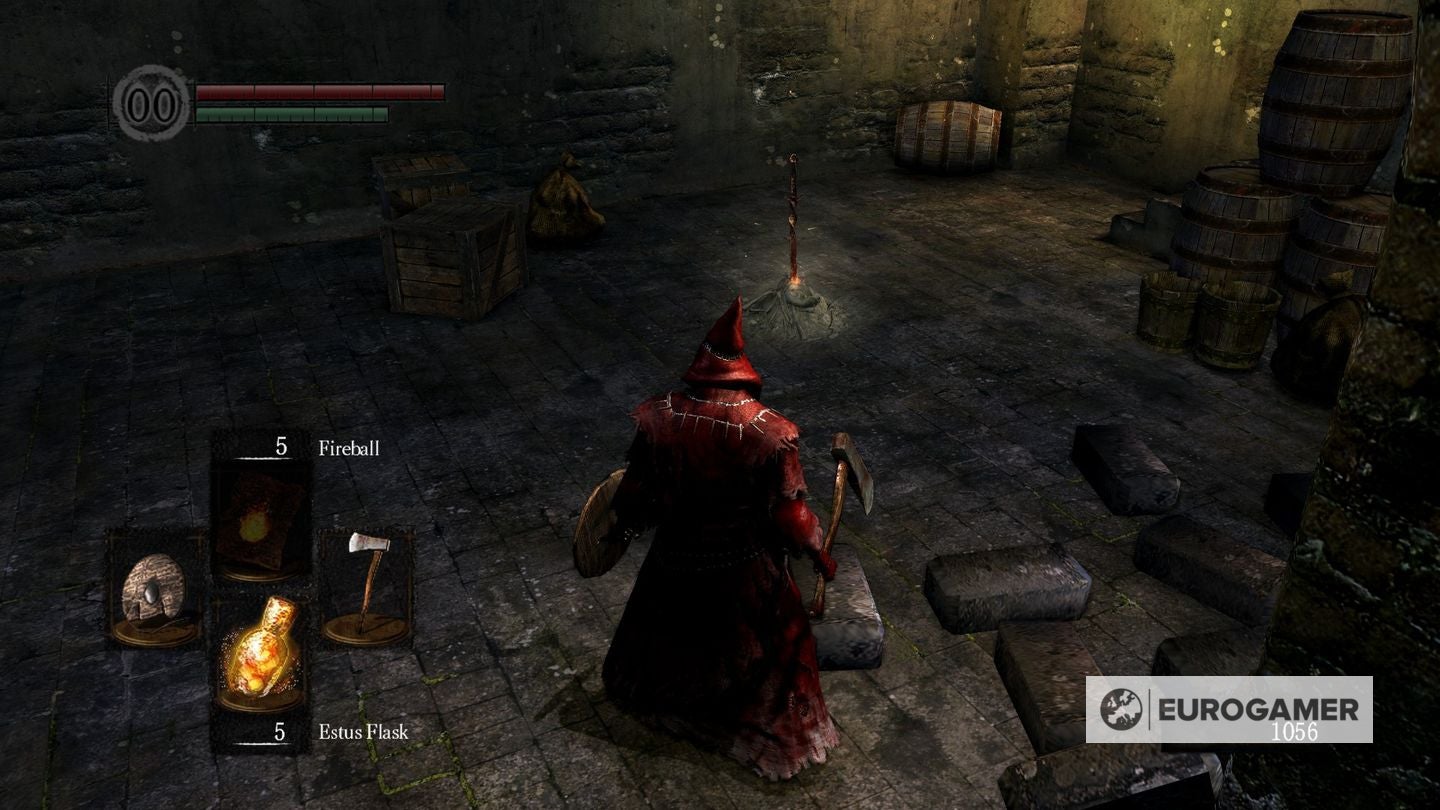Click the green stamina bar
Image resolution: width=1440 pixels, height=810 pixels.
click(x=290, y=113)
